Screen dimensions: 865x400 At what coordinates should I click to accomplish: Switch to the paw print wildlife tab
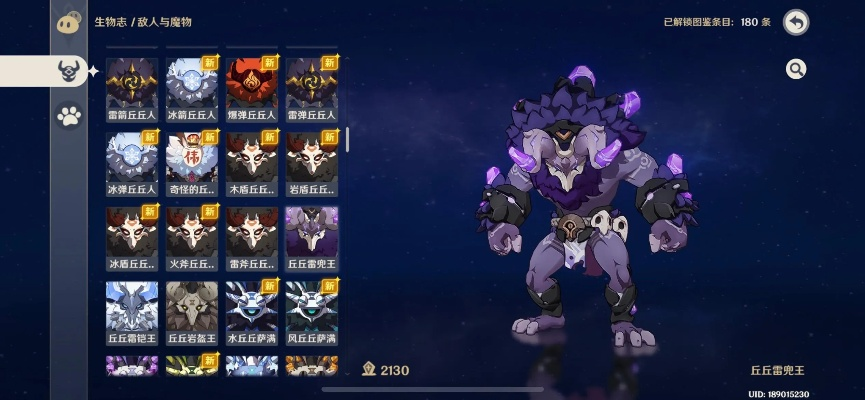(69, 117)
